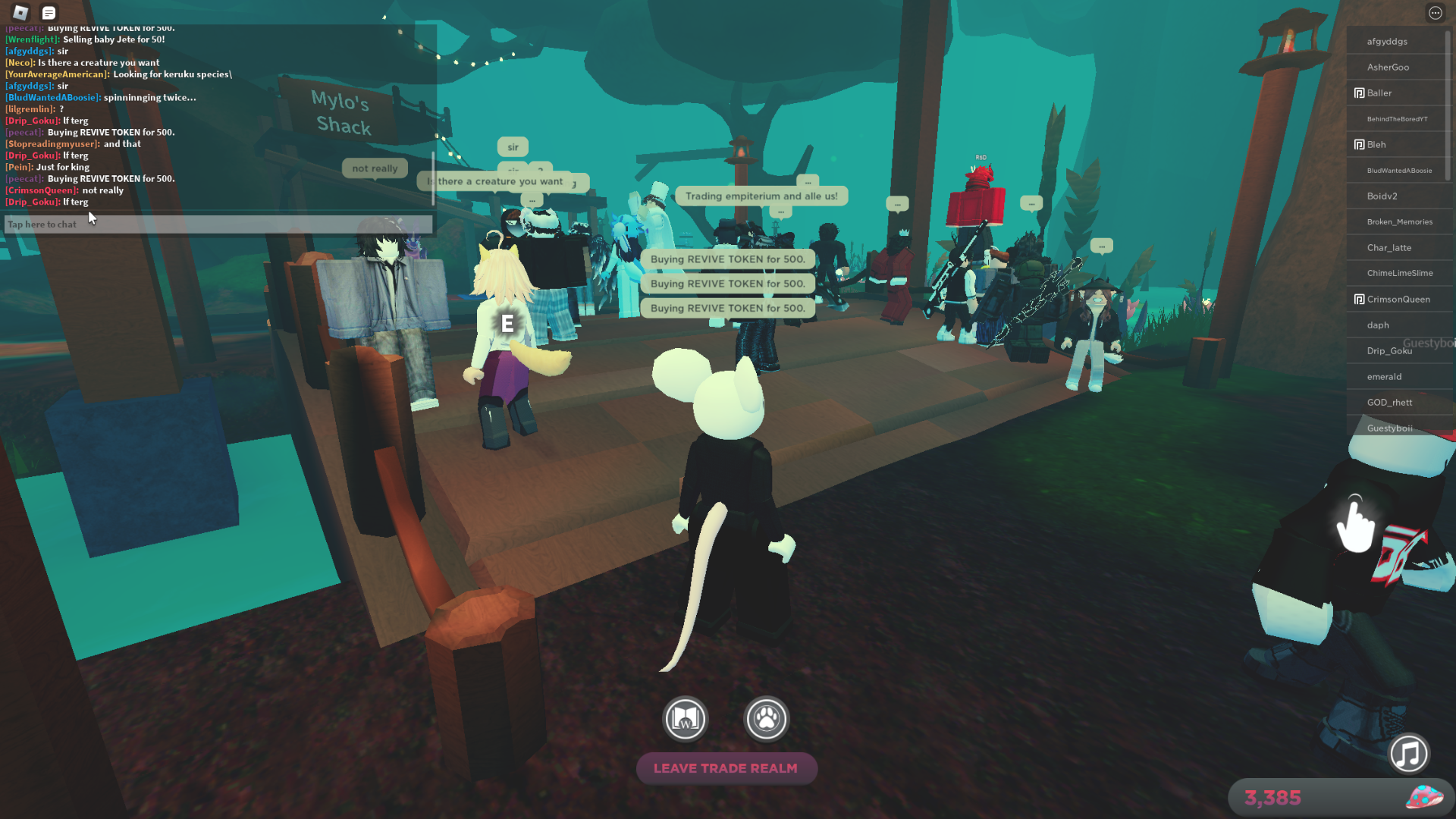Open the paw print creatures menu

(x=767, y=719)
